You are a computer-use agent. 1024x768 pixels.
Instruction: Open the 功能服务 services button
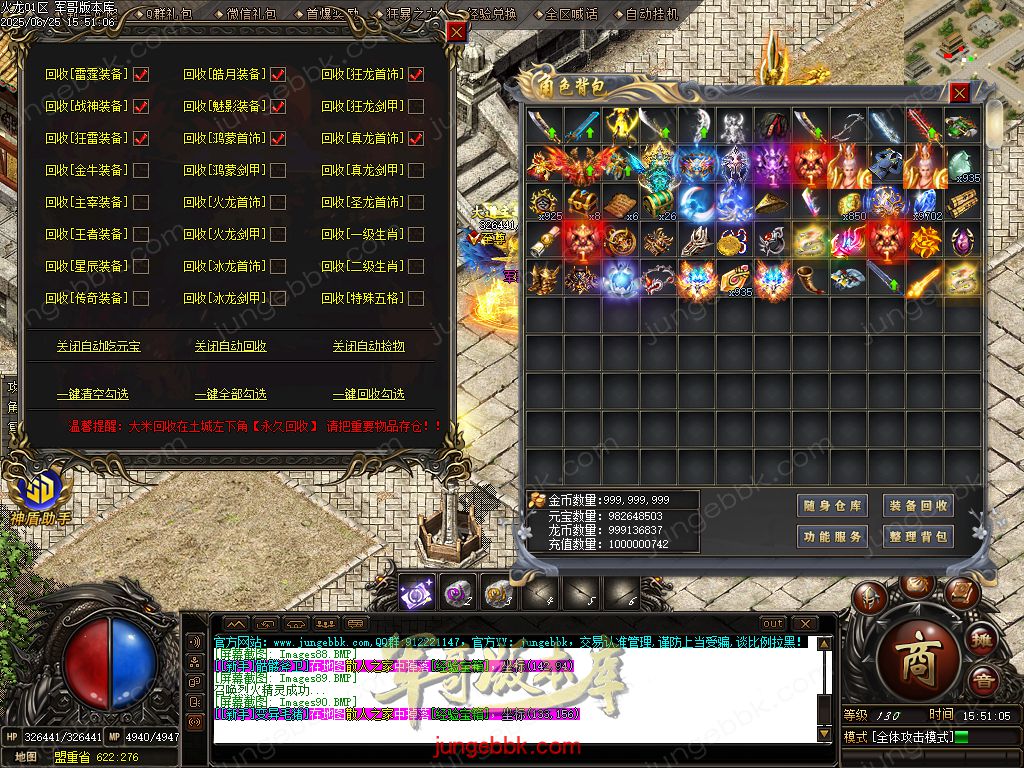(x=832, y=537)
